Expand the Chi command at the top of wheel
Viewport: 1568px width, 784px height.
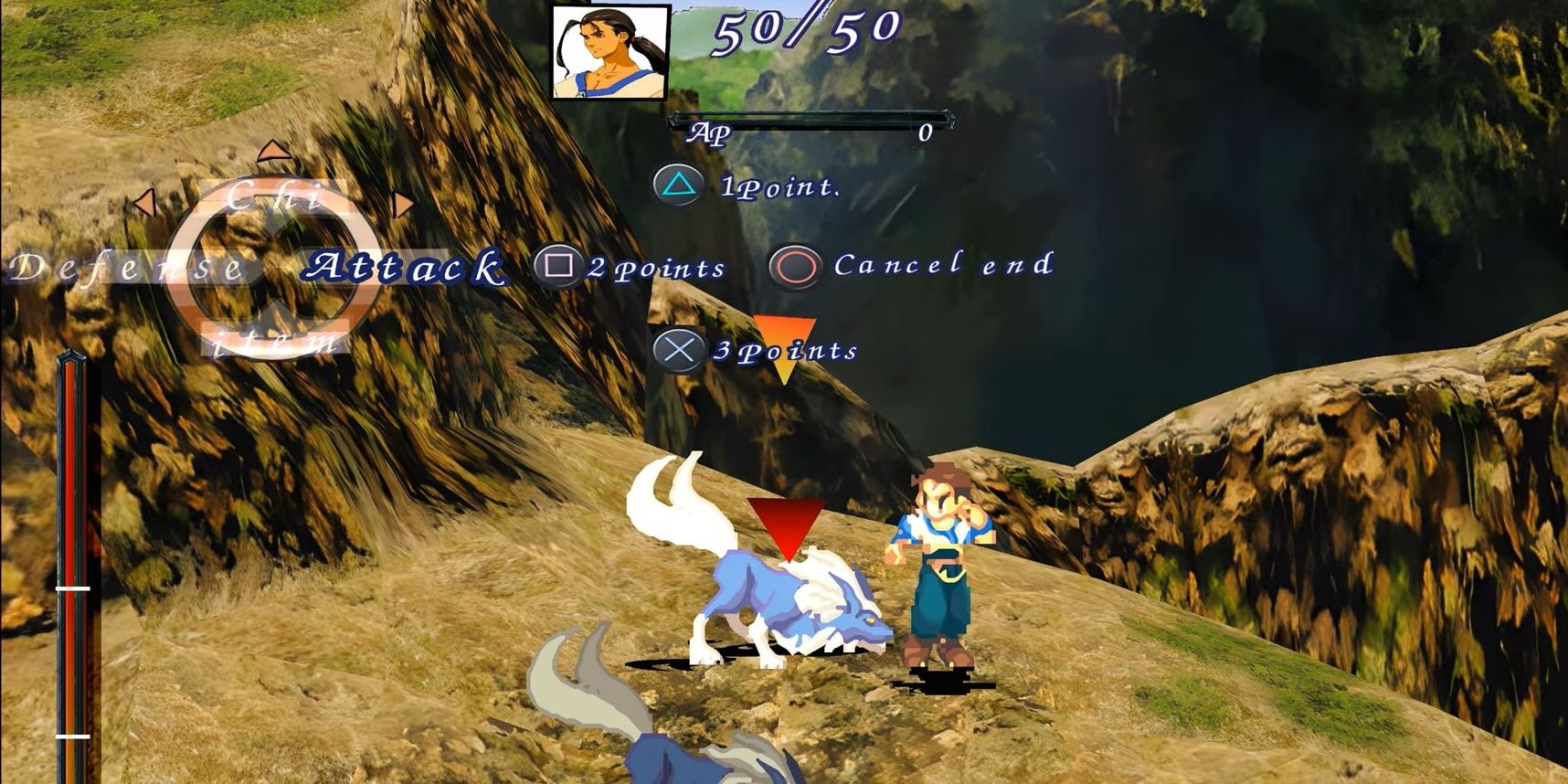coord(273,195)
